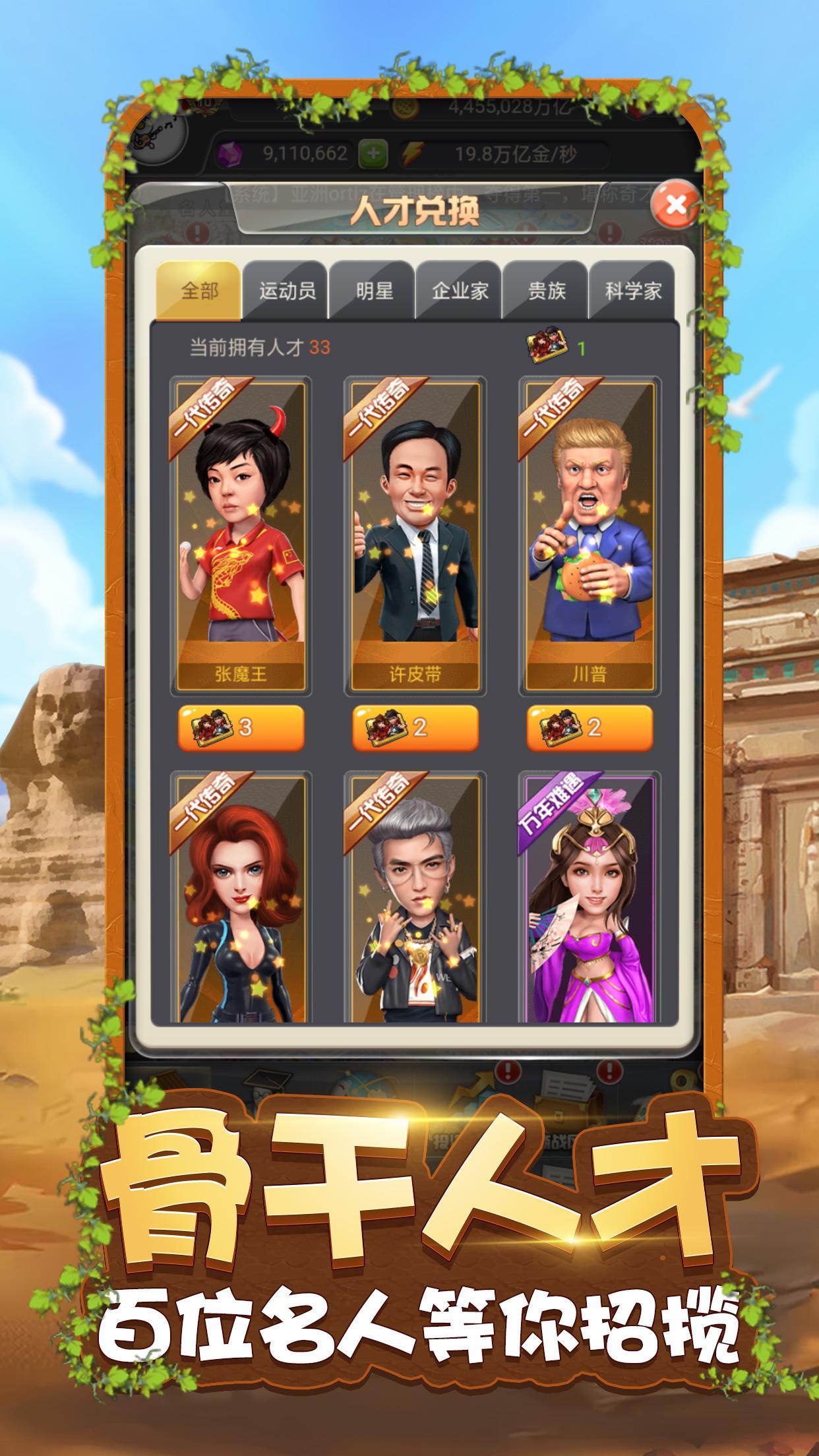Redeem 张魔王 for 3 tickets
Screen dimensions: 819x1456
point(241,727)
